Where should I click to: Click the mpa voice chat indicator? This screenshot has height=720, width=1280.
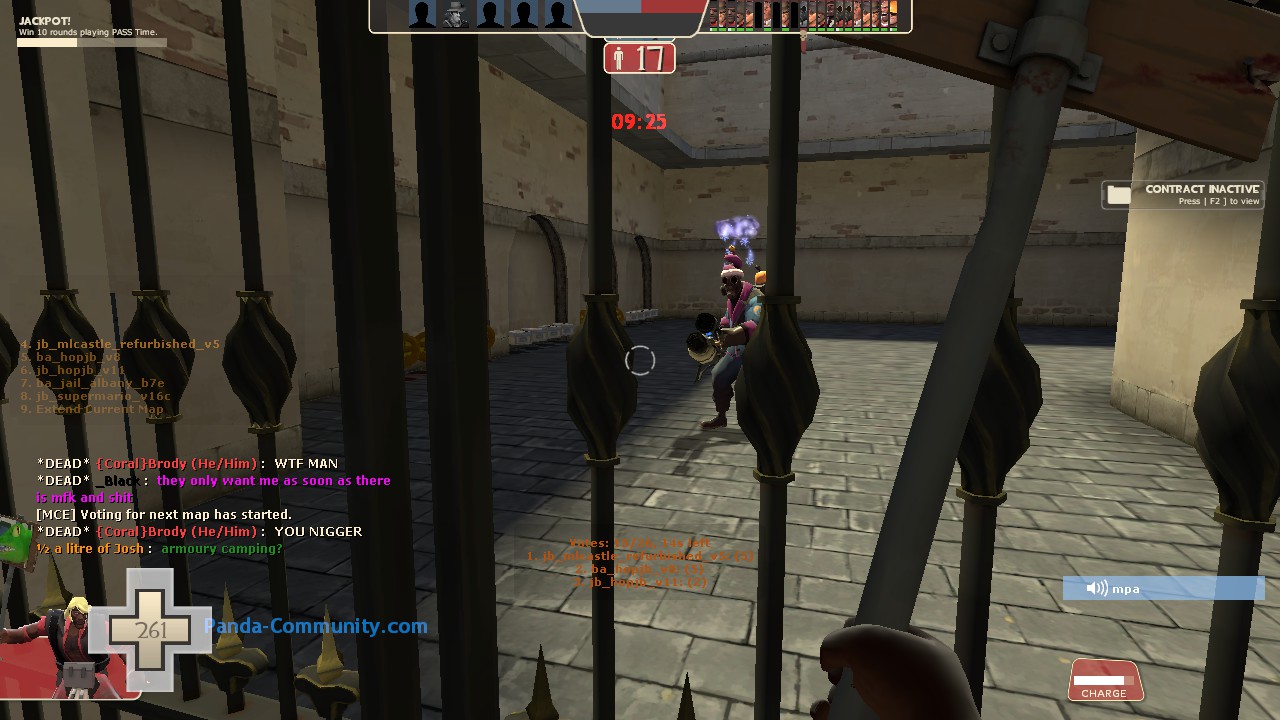[x=1163, y=589]
